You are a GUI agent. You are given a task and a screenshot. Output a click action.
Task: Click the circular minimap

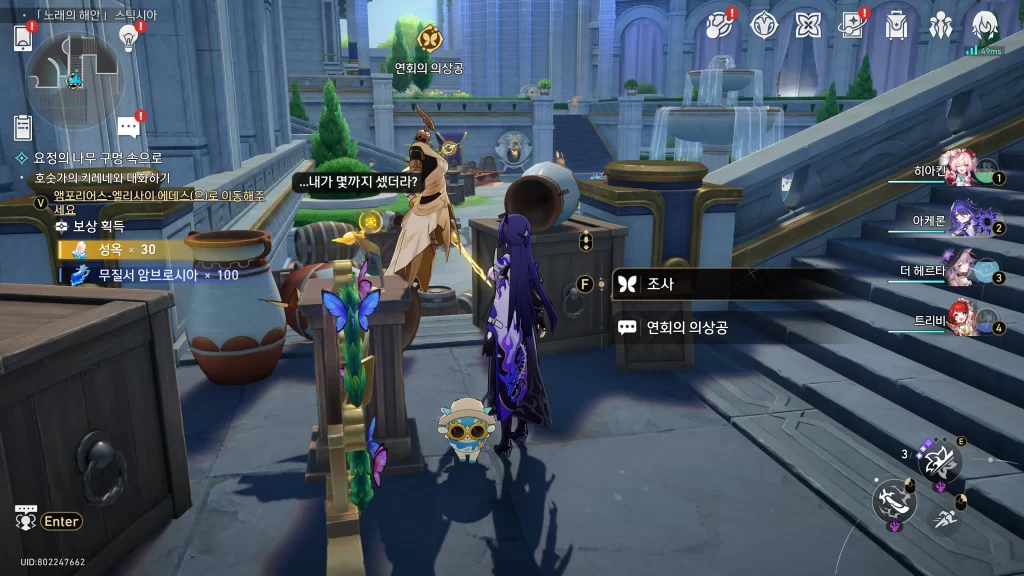pyautogui.click(x=73, y=78)
